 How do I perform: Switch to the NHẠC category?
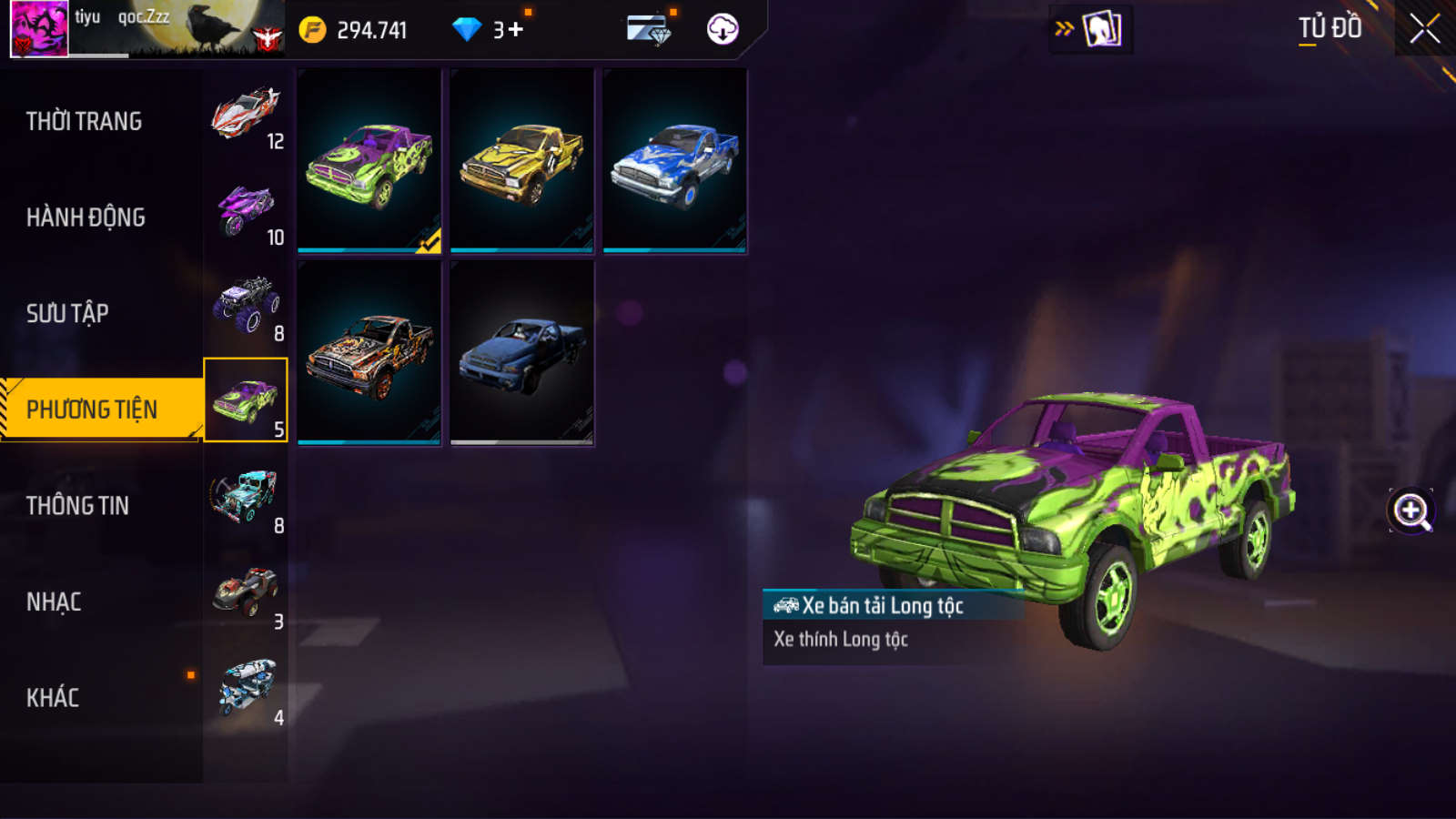(x=54, y=602)
